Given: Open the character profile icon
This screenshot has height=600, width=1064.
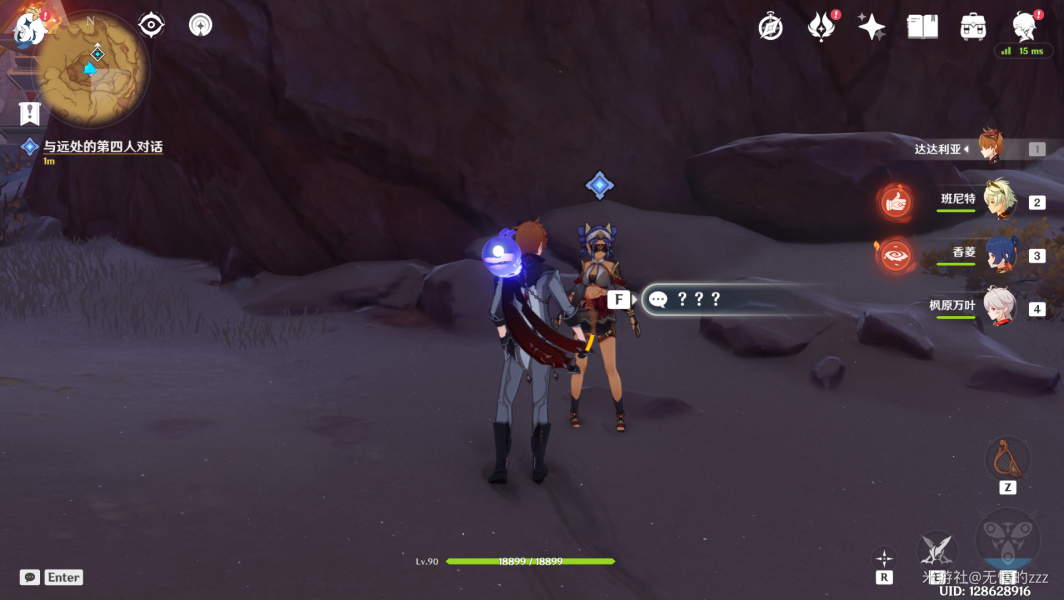Looking at the screenshot, I should coord(1023,25).
